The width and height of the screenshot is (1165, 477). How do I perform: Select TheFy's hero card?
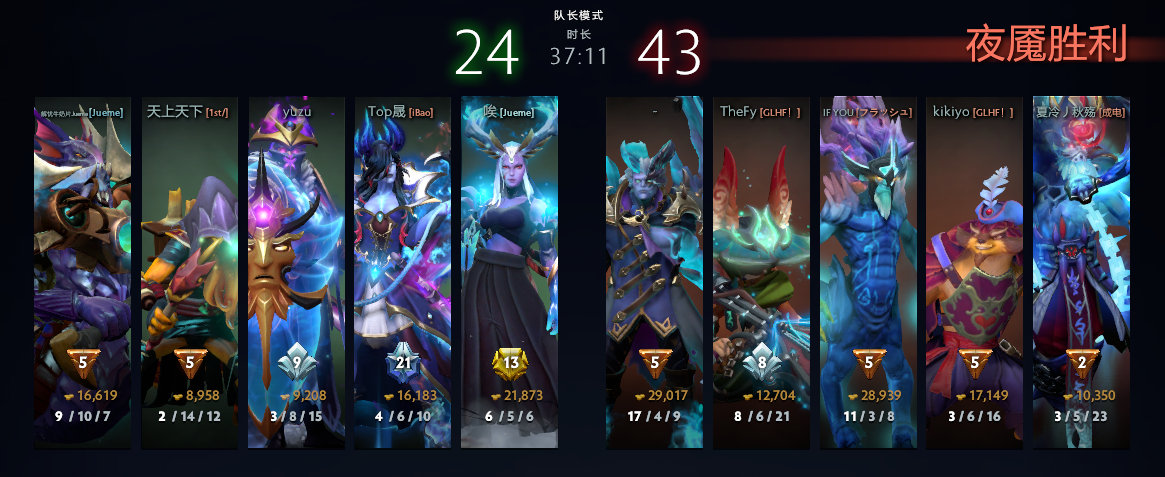point(761,270)
